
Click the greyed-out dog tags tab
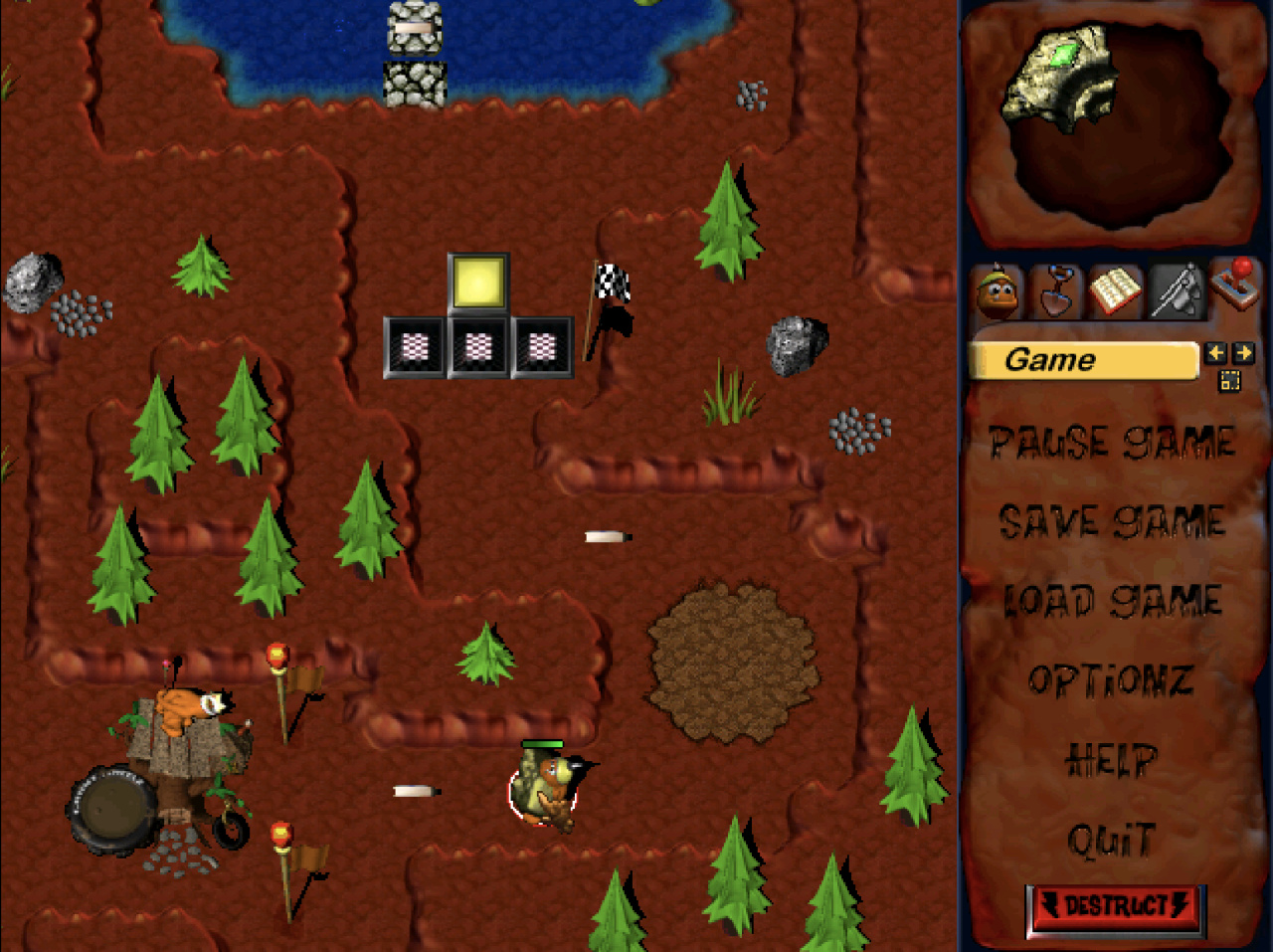click(x=1176, y=290)
